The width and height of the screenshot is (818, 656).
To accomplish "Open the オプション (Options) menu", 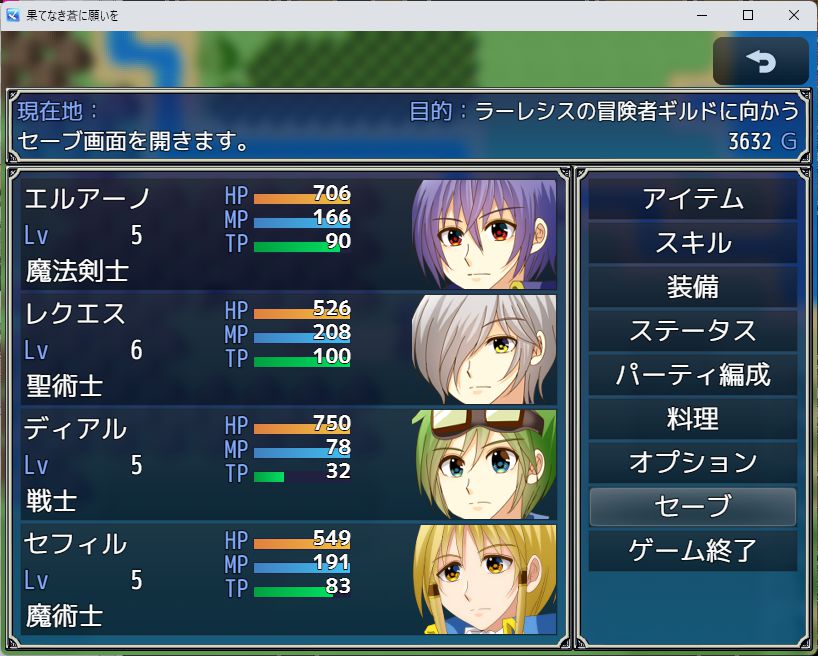I will pyautogui.click(x=692, y=463).
